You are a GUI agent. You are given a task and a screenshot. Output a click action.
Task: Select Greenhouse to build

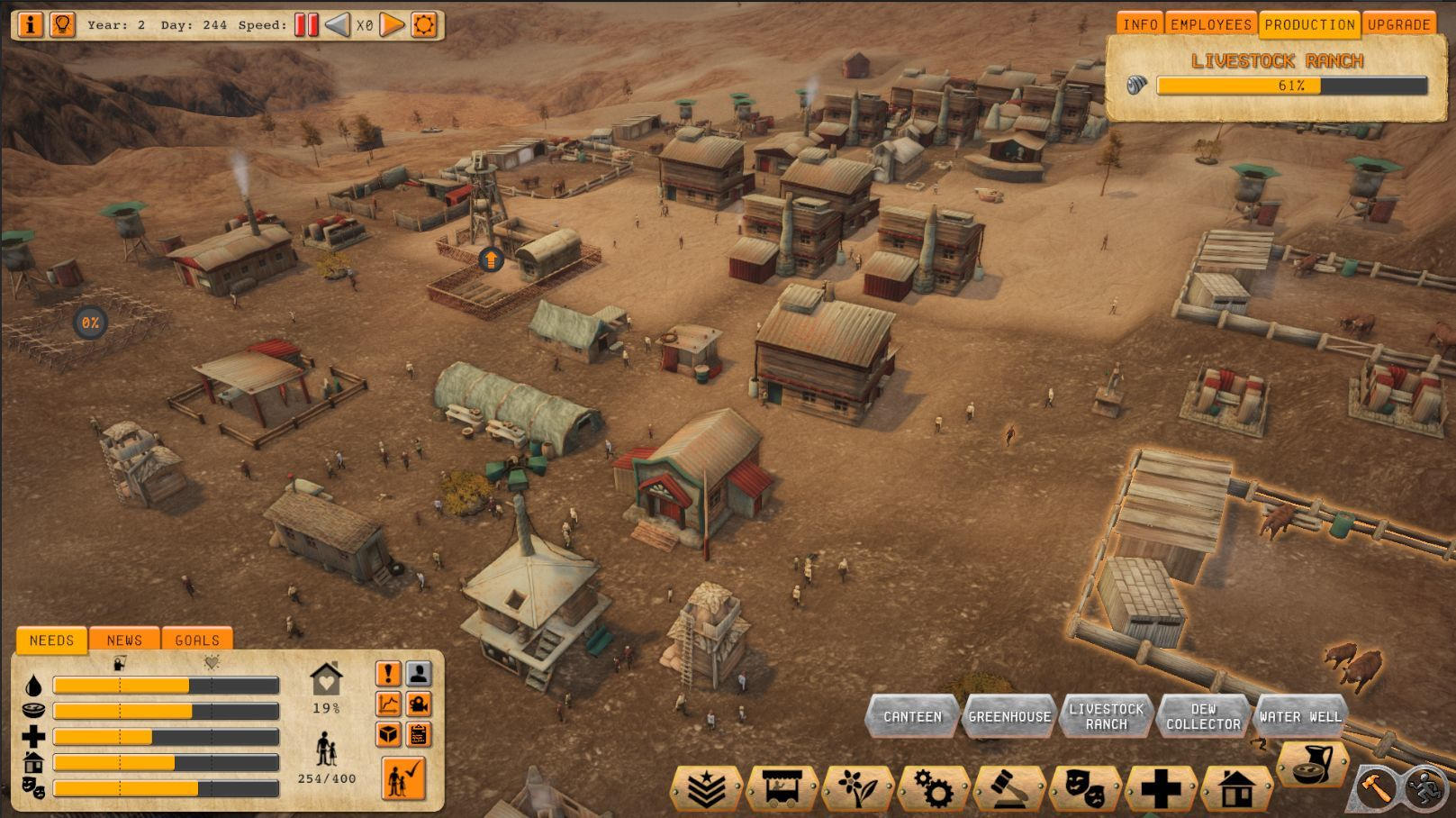coord(1009,716)
